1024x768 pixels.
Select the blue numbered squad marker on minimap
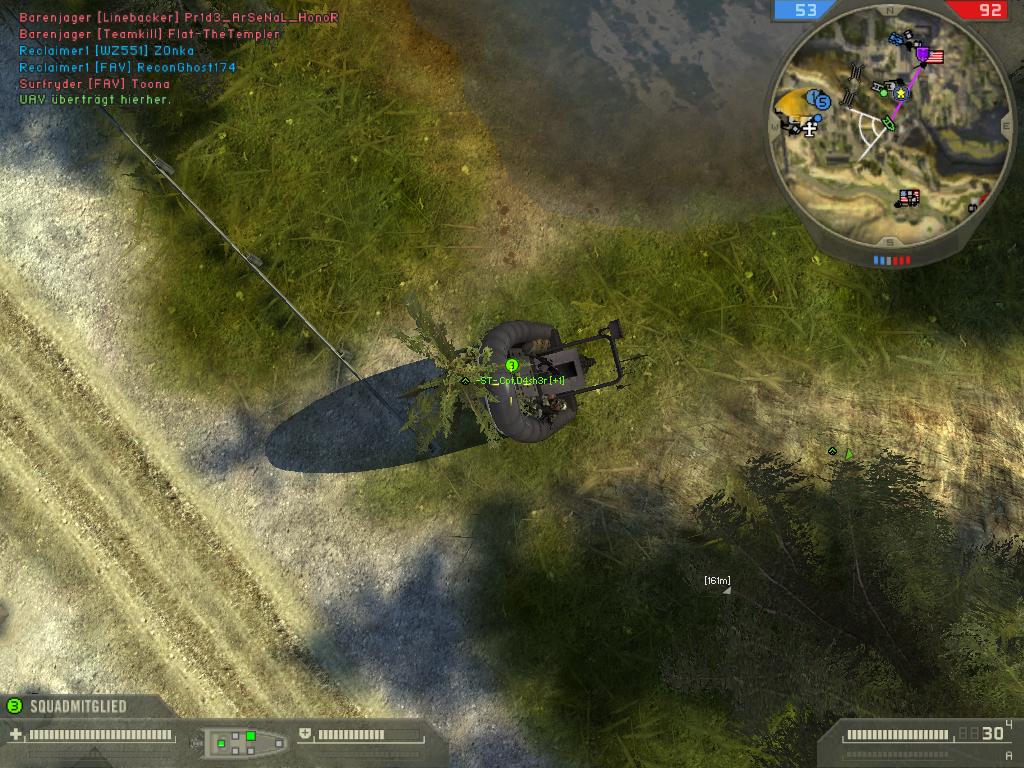click(x=821, y=101)
